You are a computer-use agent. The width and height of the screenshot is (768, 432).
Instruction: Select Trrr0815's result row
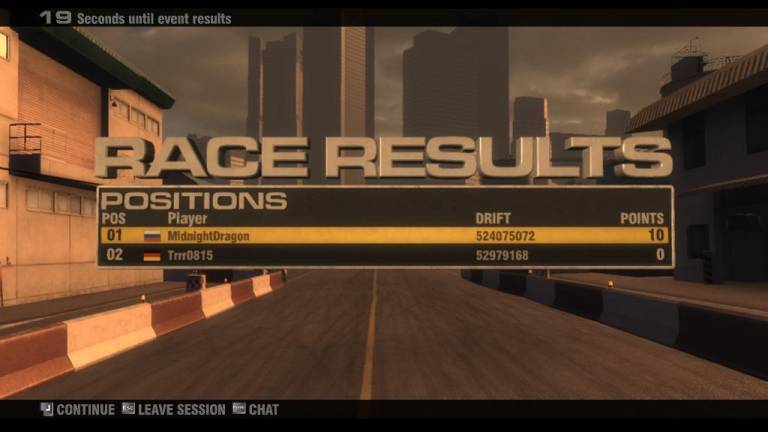point(385,255)
